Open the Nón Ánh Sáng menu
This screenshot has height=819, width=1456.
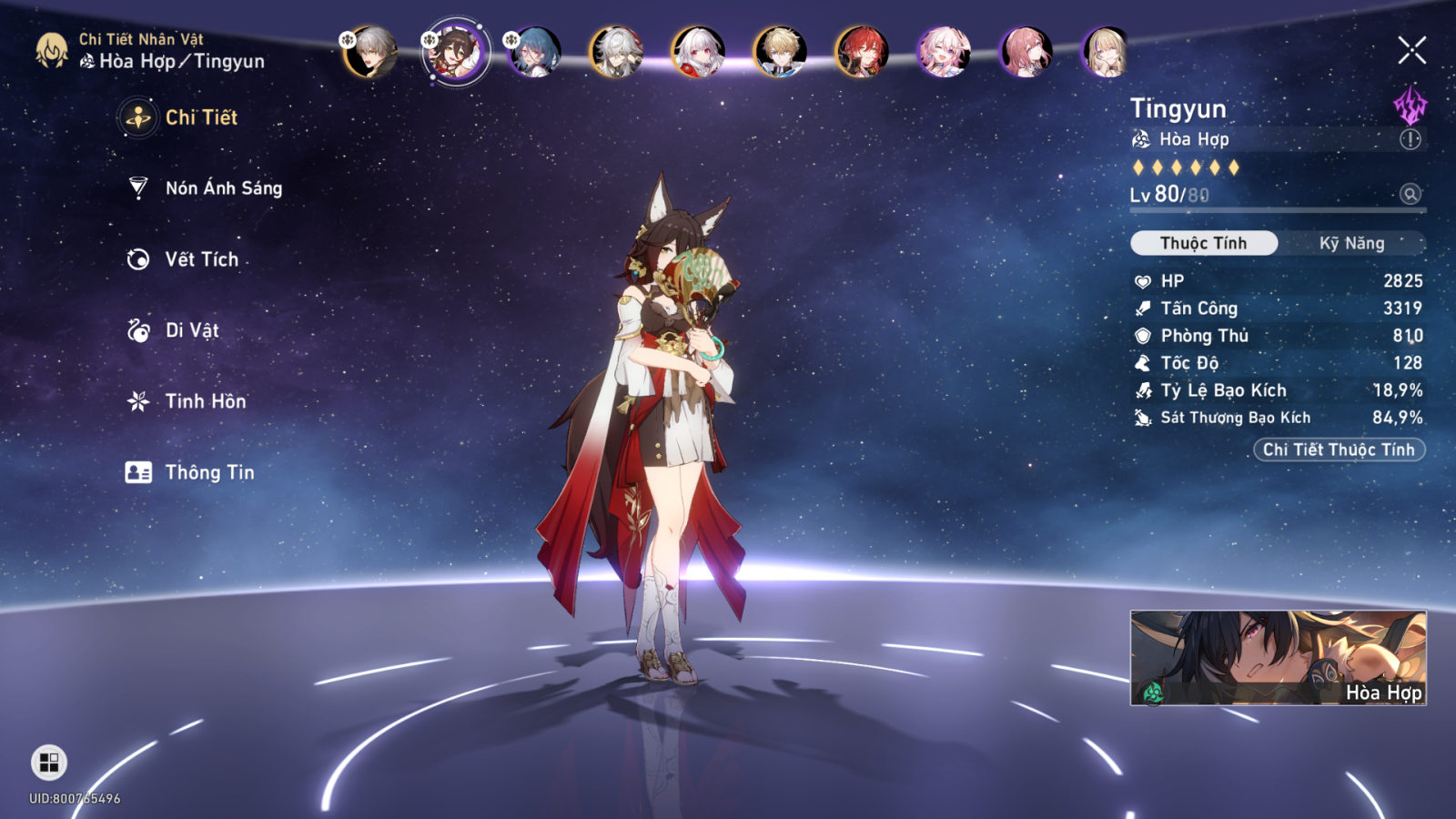[x=223, y=188]
